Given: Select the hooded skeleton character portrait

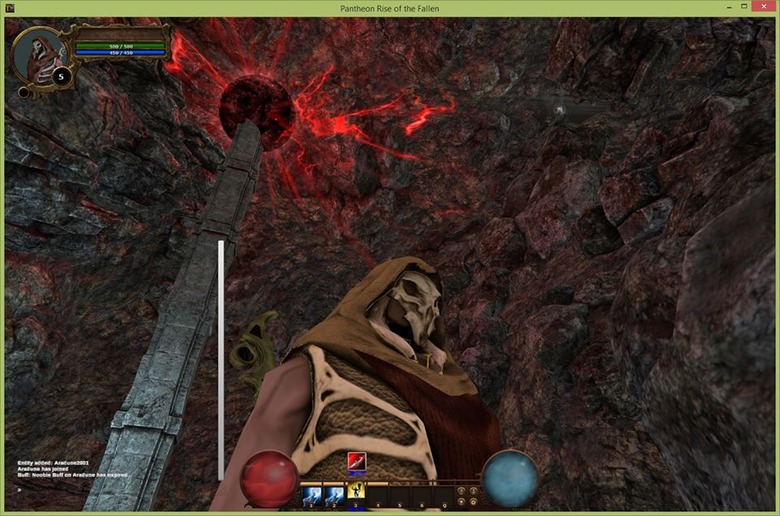Looking at the screenshot, I should [38, 54].
